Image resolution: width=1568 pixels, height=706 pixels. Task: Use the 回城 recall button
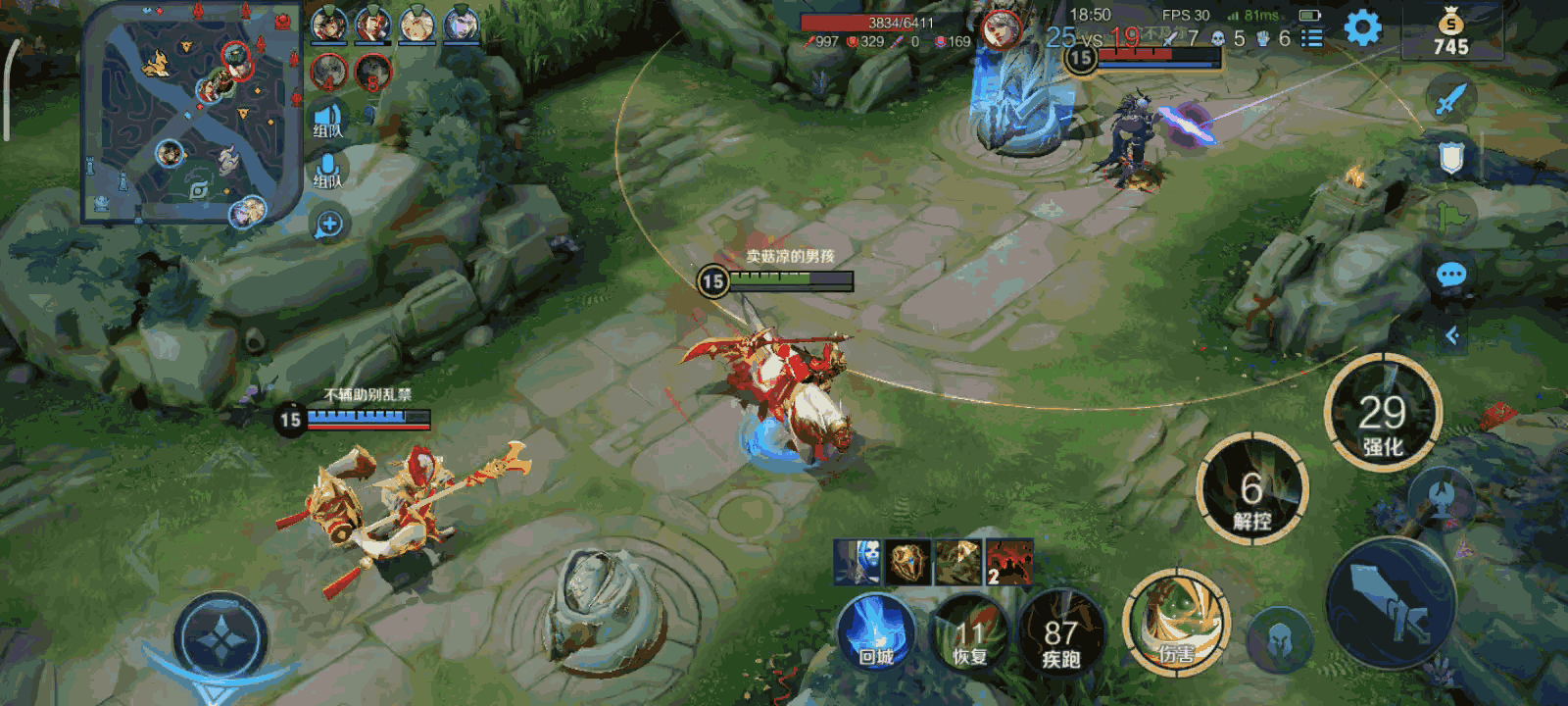876,631
